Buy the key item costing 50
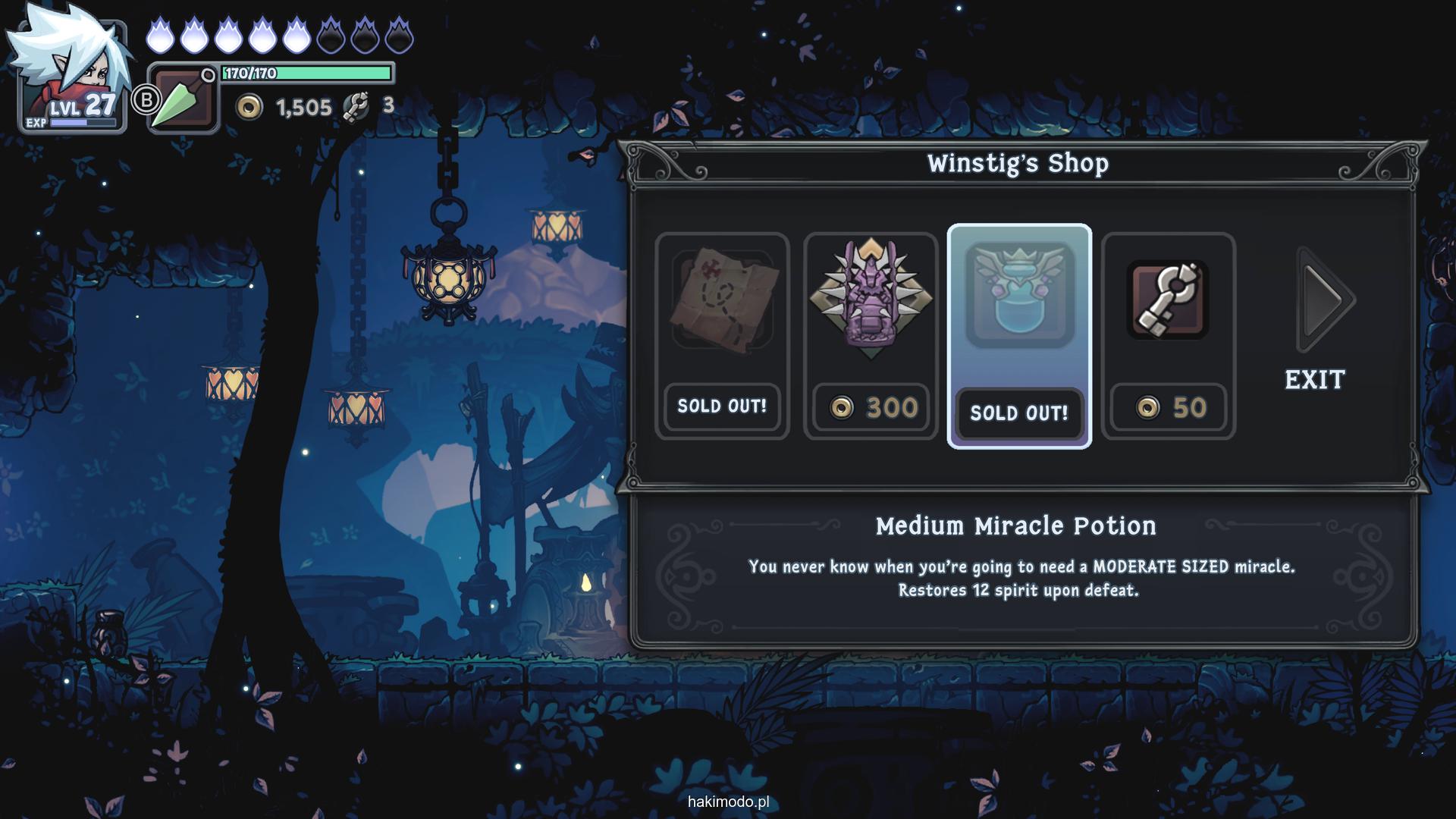The height and width of the screenshot is (819, 1456). [1168, 335]
